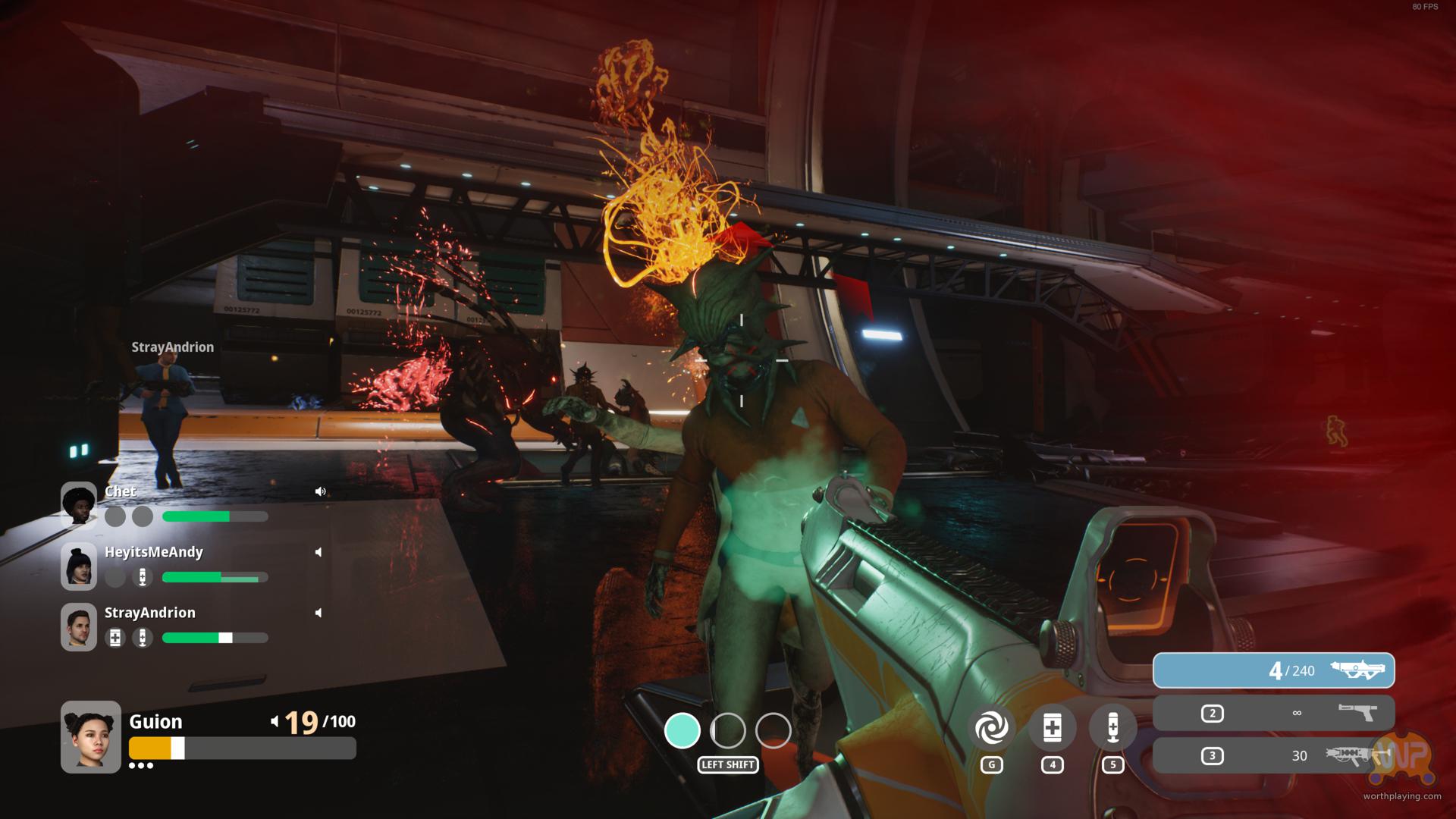Select Chet's teammate portrait
Viewport: 1456px width, 819px height.
(x=79, y=505)
